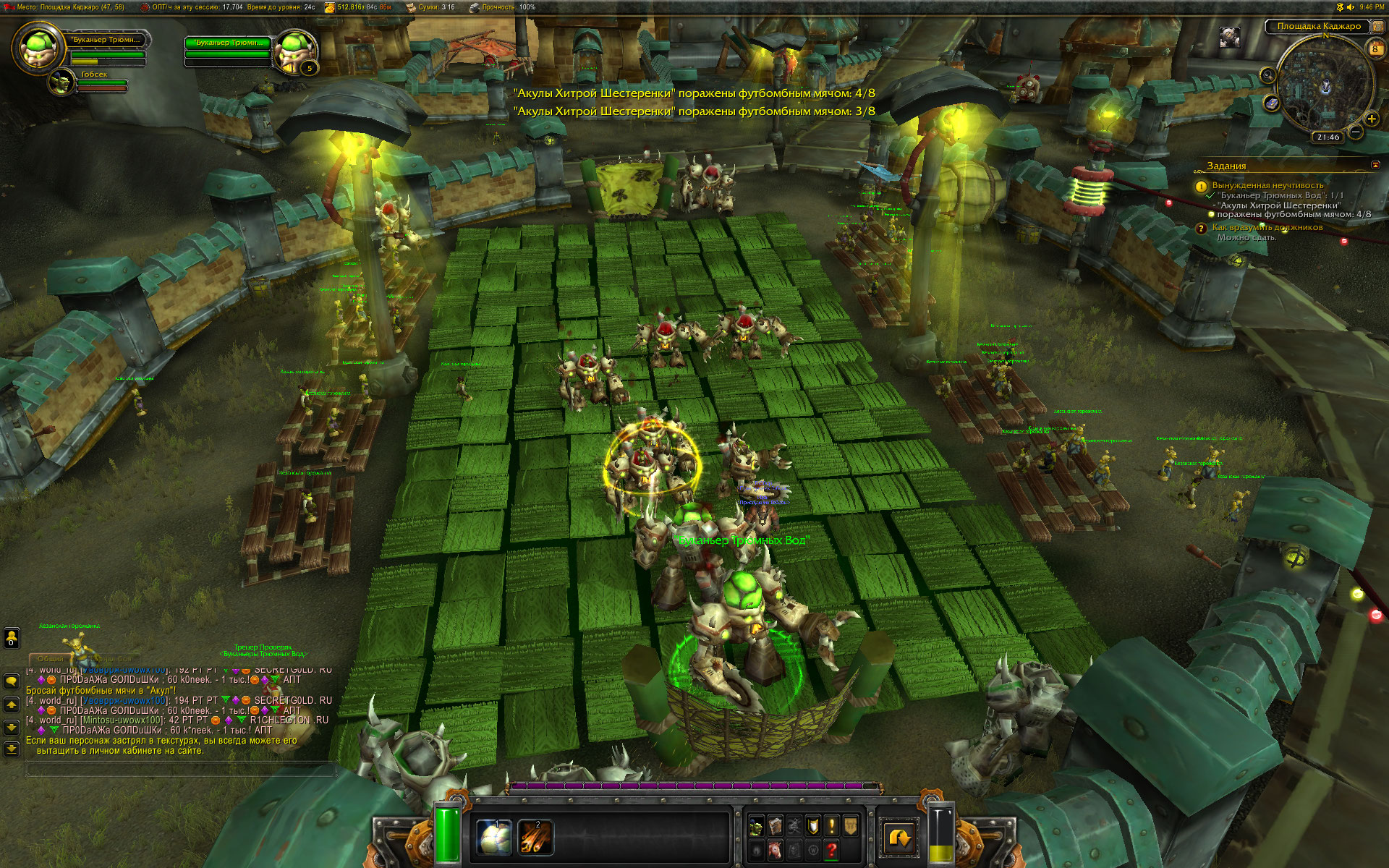Zoom out the minimap with the minus button
The height and width of the screenshot is (868, 1389).
1356,132
